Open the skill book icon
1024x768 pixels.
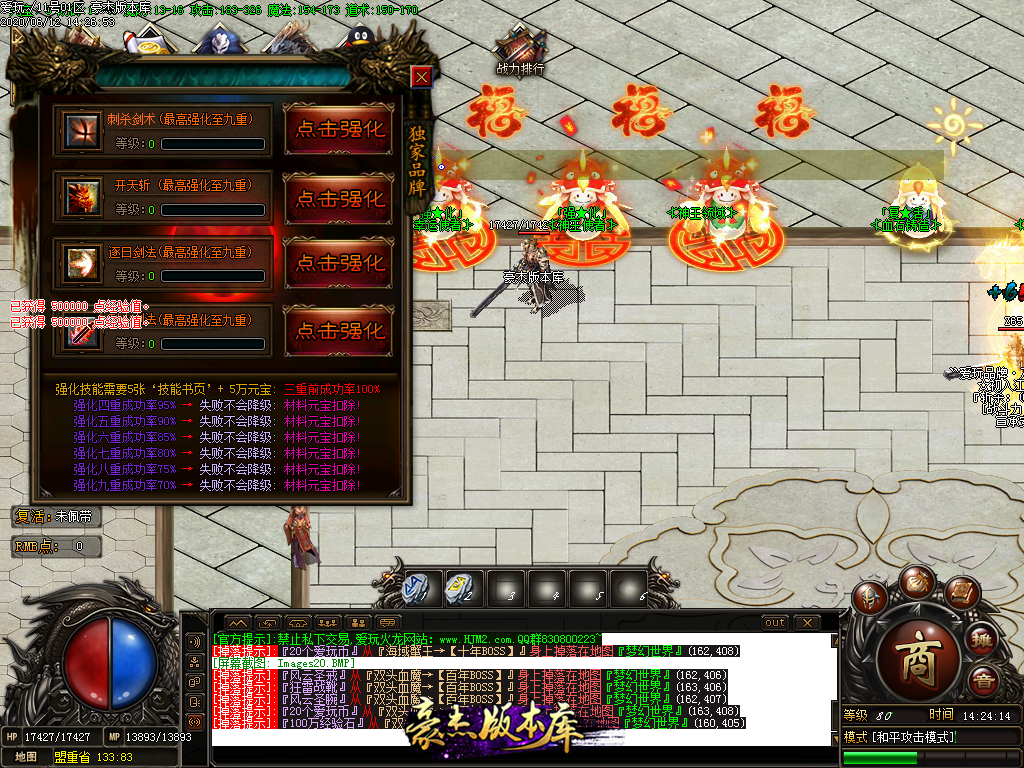pos(961,592)
